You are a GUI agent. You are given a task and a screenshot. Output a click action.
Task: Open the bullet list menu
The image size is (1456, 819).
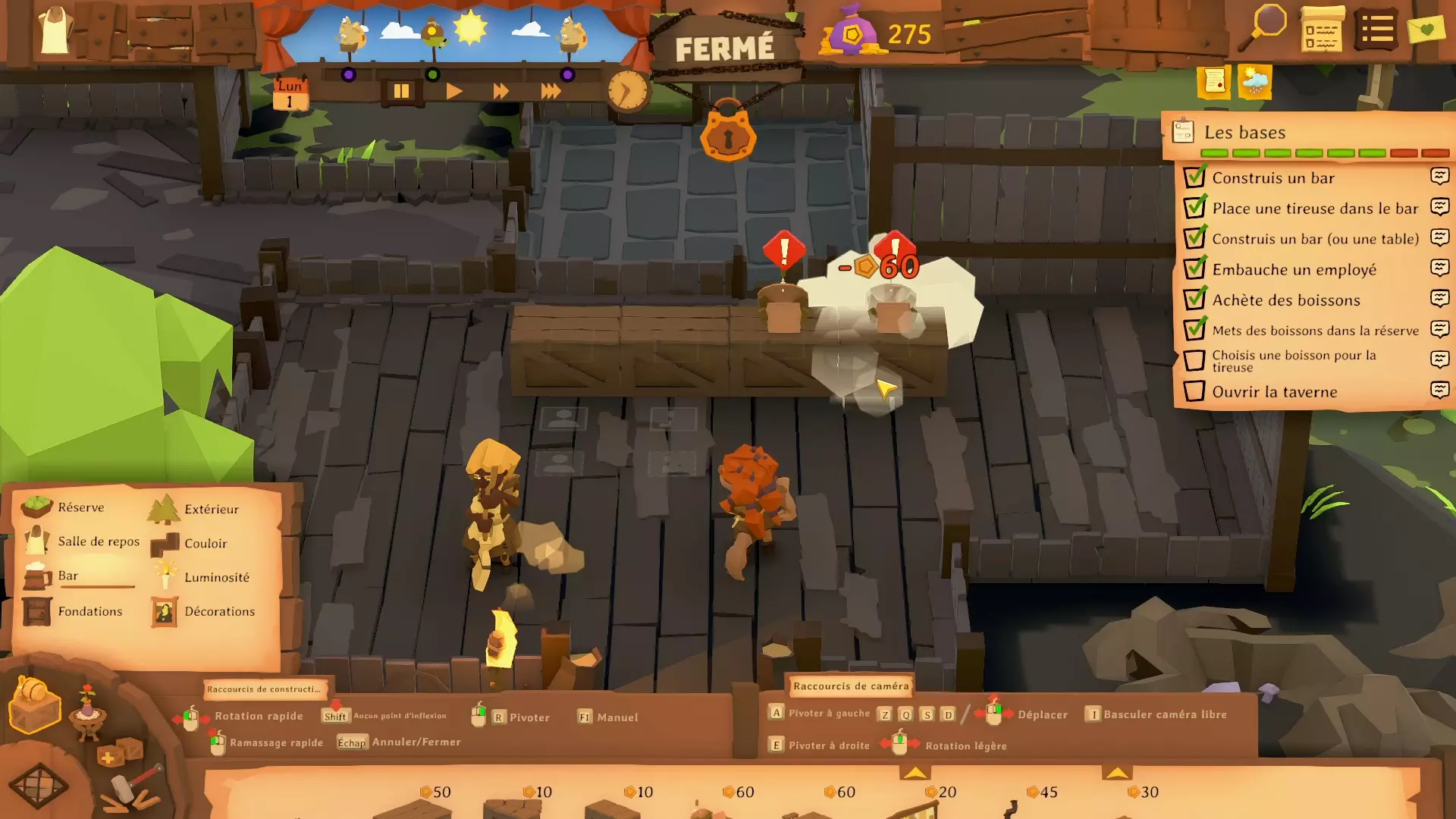[1376, 30]
